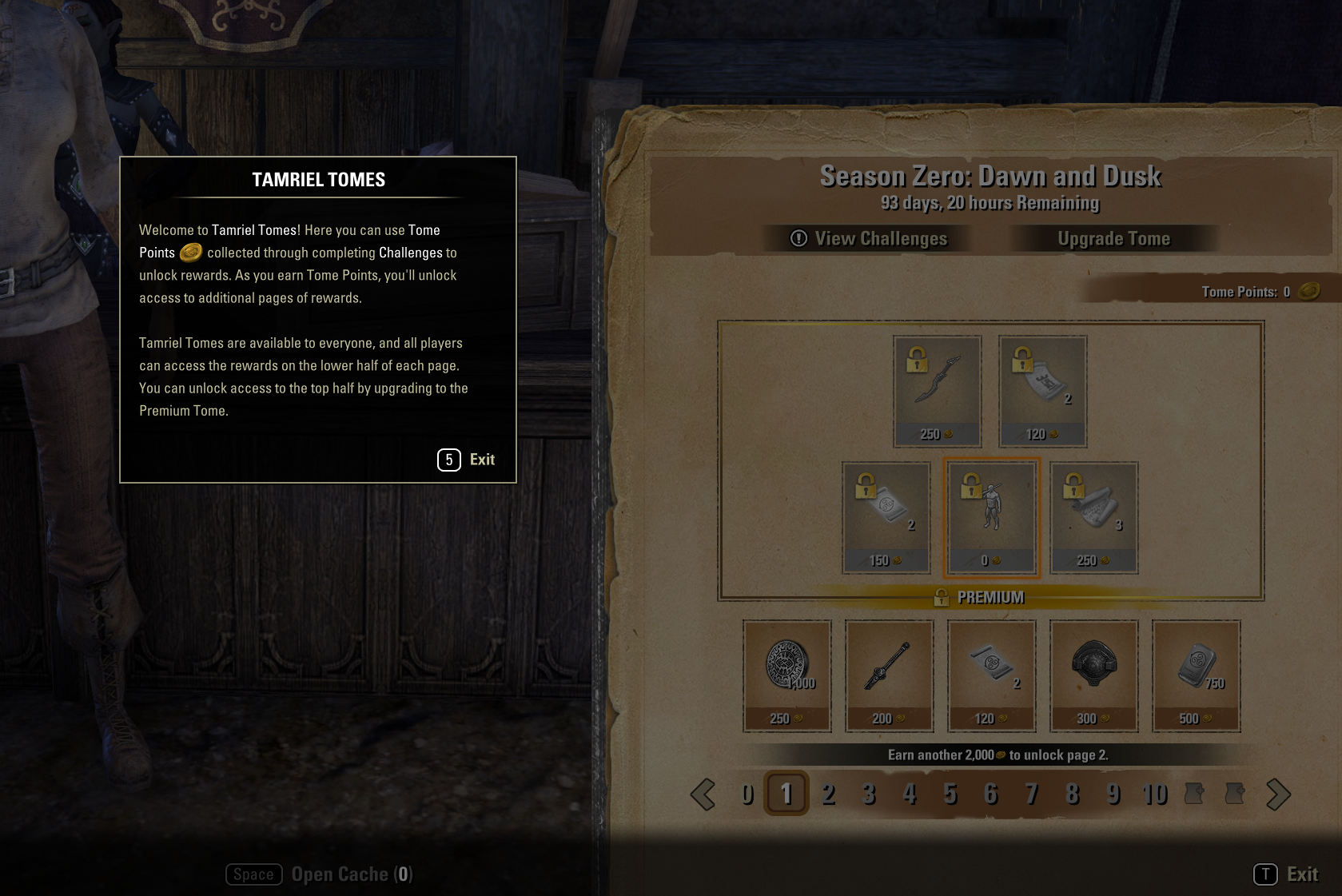
Task: Select the 750 ticket reward costing 500
Action: click(1196, 675)
